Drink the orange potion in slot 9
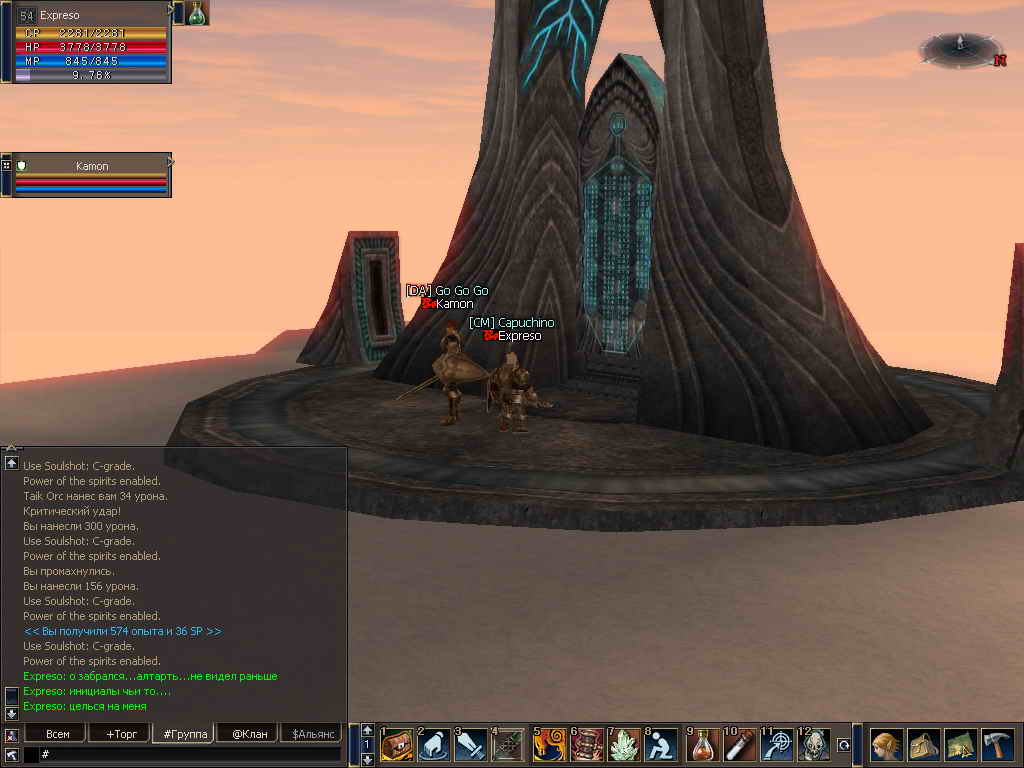The height and width of the screenshot is (768, 1024). [x=704, y=745]
